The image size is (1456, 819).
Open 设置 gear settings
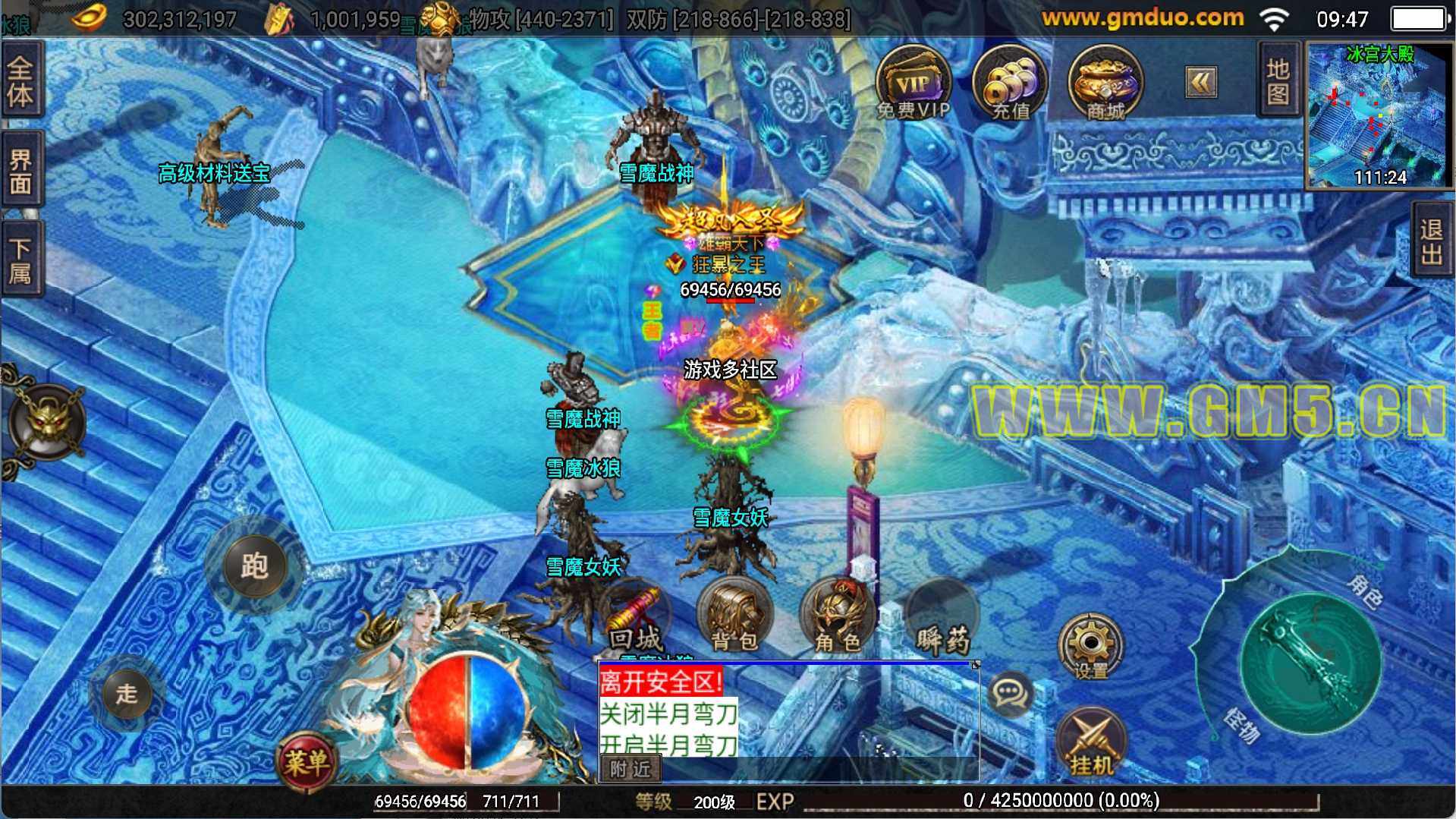coord(1091,647)
